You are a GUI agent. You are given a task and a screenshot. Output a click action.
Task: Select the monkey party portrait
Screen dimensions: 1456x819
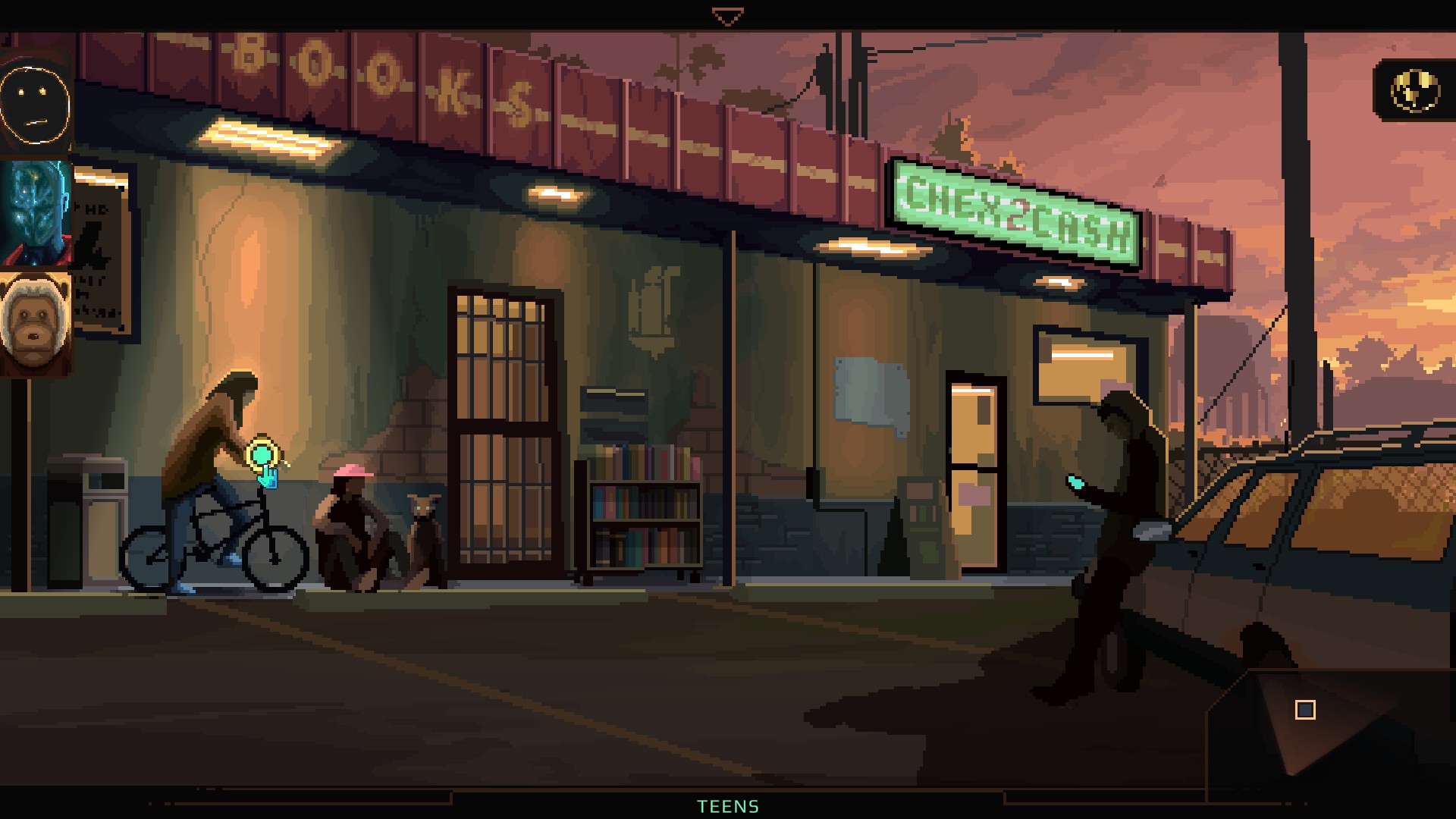pos(36,324)
